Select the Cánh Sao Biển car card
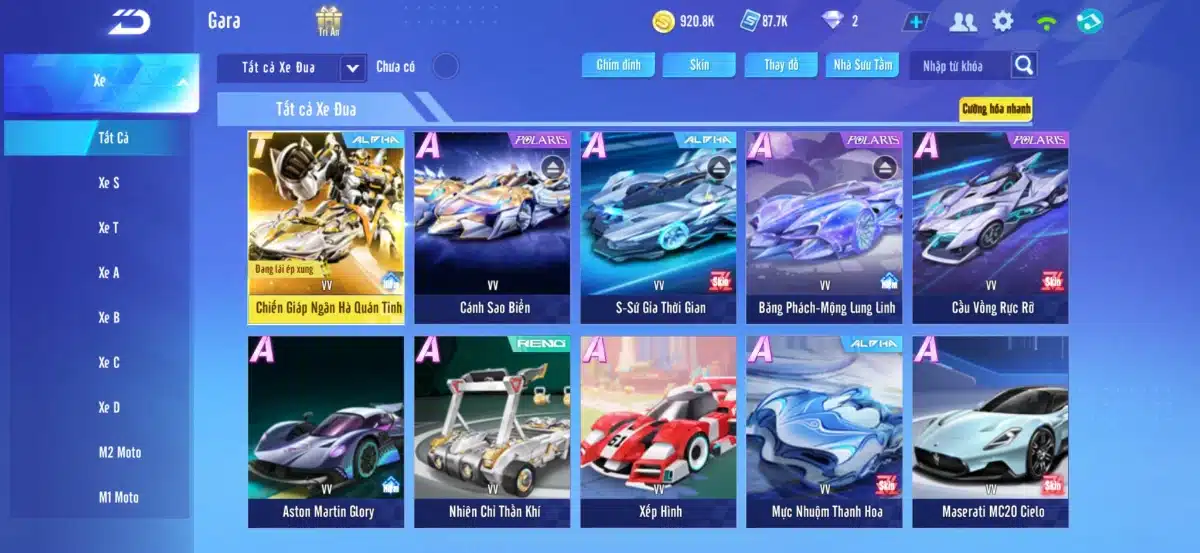This screenshot has height=553, width=1200. [x=492, y=227]
